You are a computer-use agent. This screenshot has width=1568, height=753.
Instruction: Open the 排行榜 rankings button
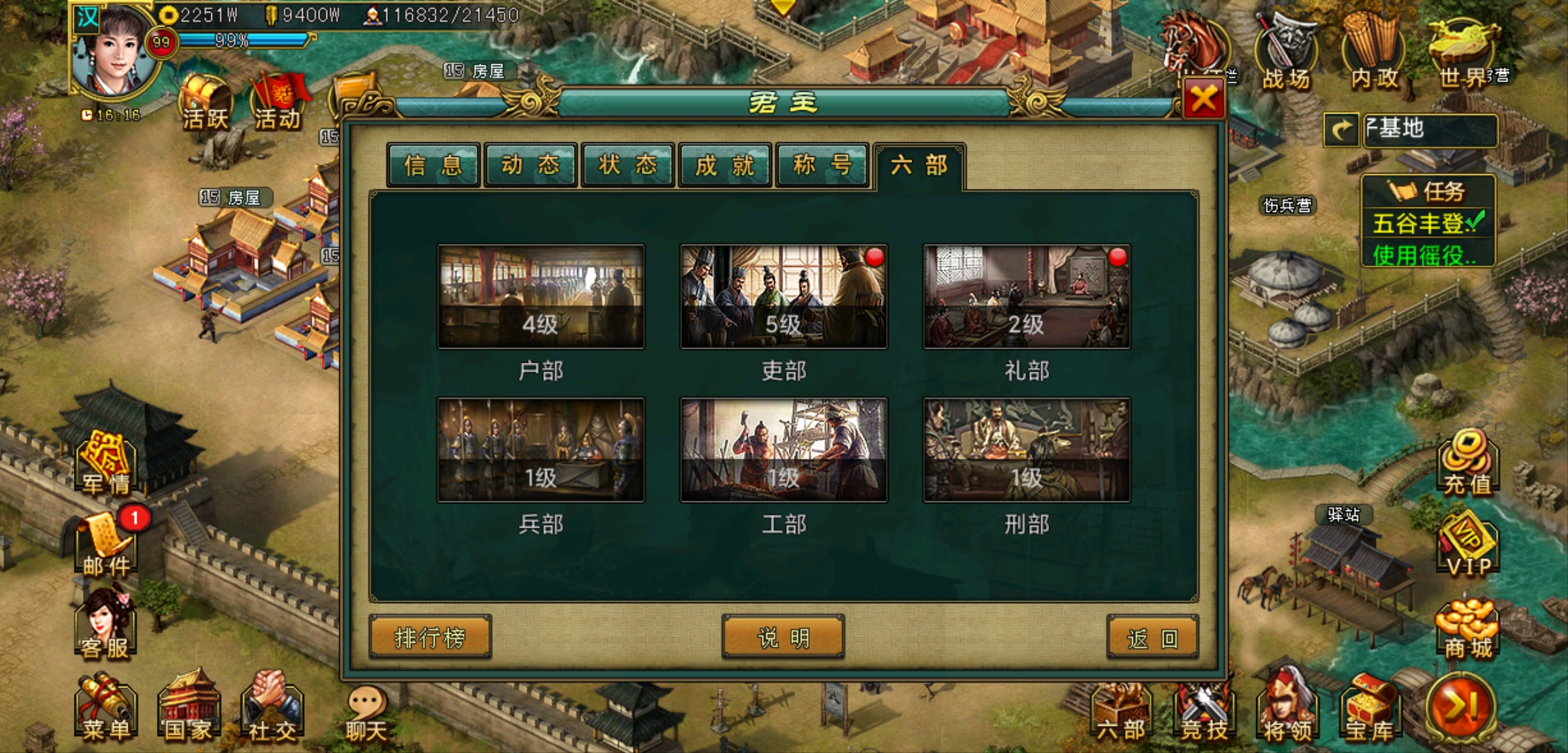430,637
